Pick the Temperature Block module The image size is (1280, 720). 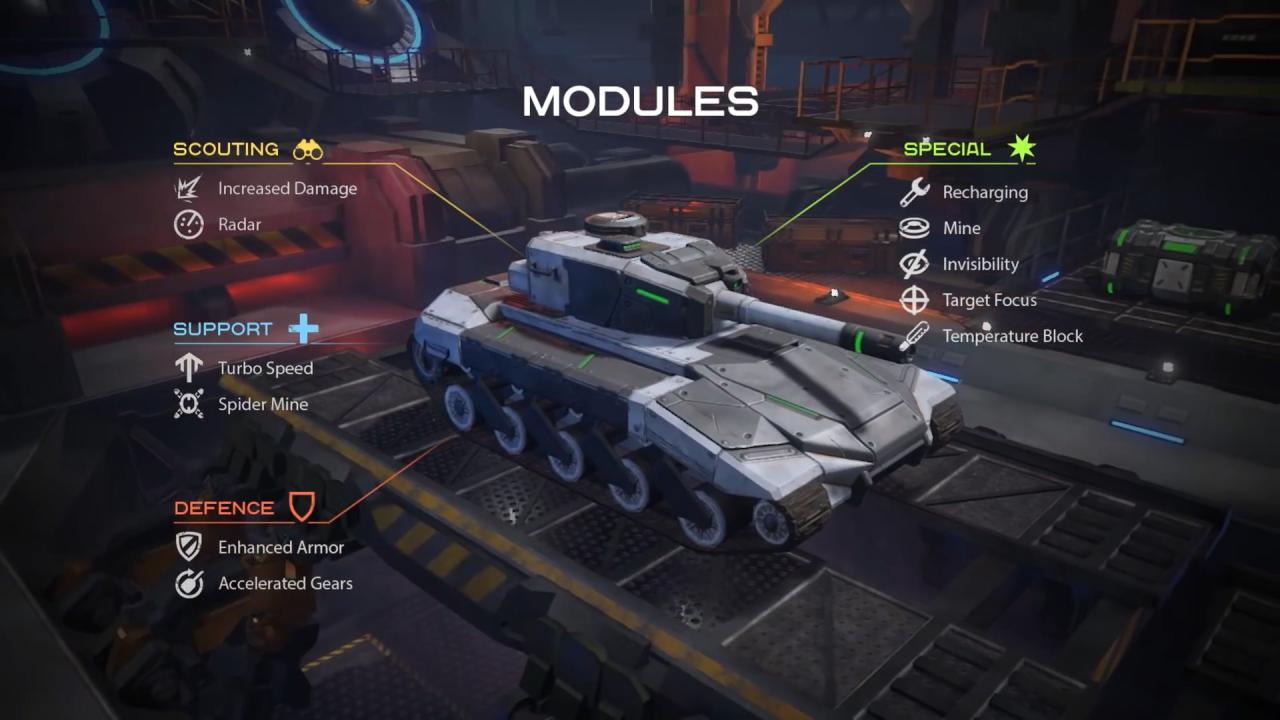click(x=1012, y=336)
